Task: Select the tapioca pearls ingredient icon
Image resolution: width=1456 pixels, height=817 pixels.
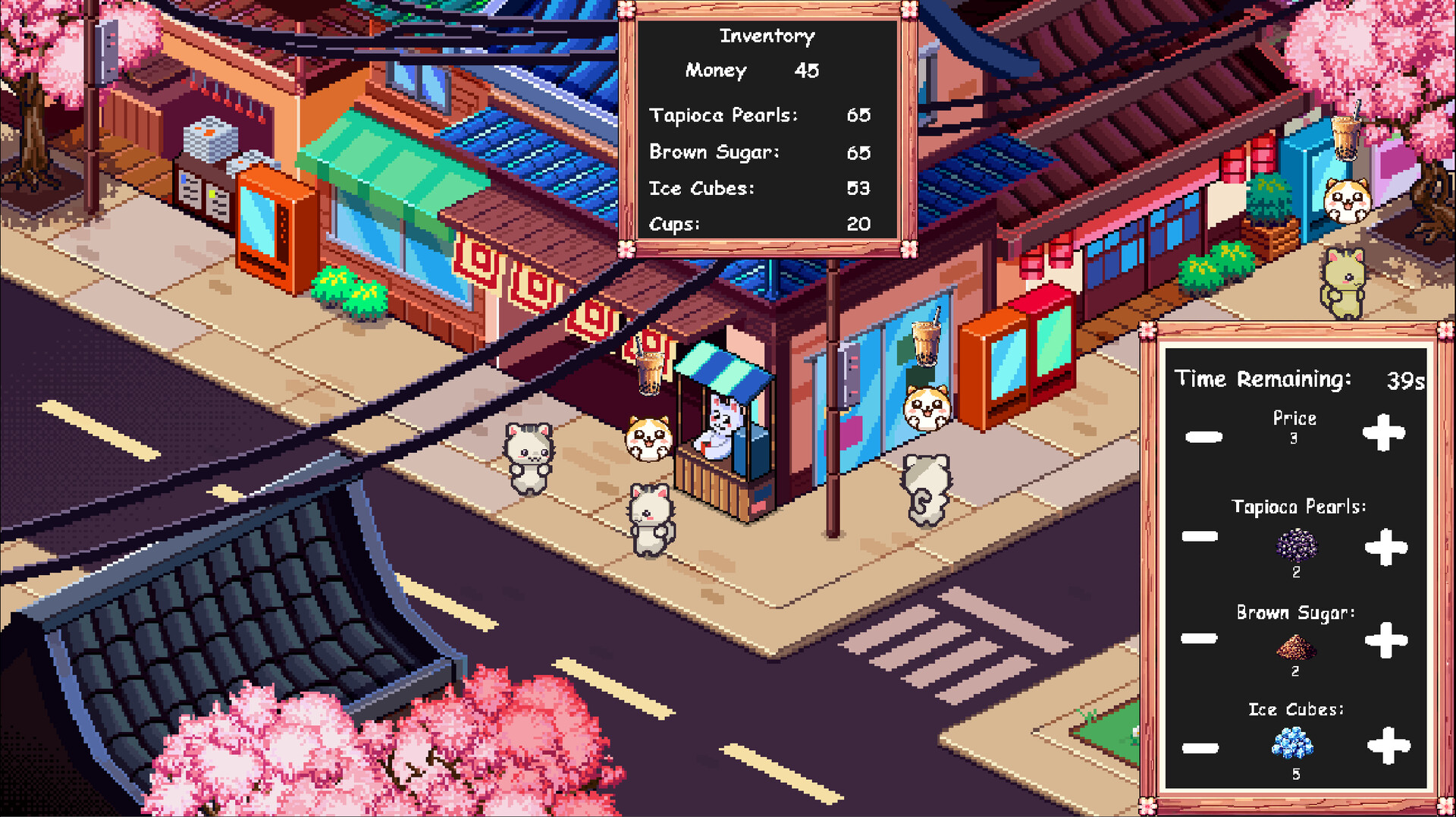Action: 1298,545
